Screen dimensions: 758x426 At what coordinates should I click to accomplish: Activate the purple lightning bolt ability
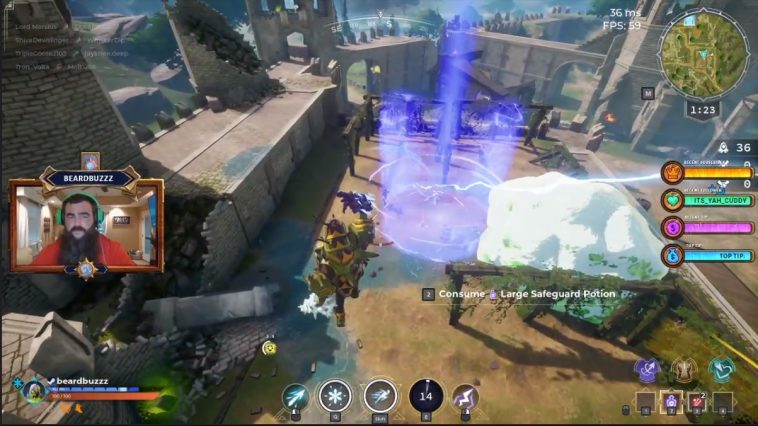(x=465, y=397)
